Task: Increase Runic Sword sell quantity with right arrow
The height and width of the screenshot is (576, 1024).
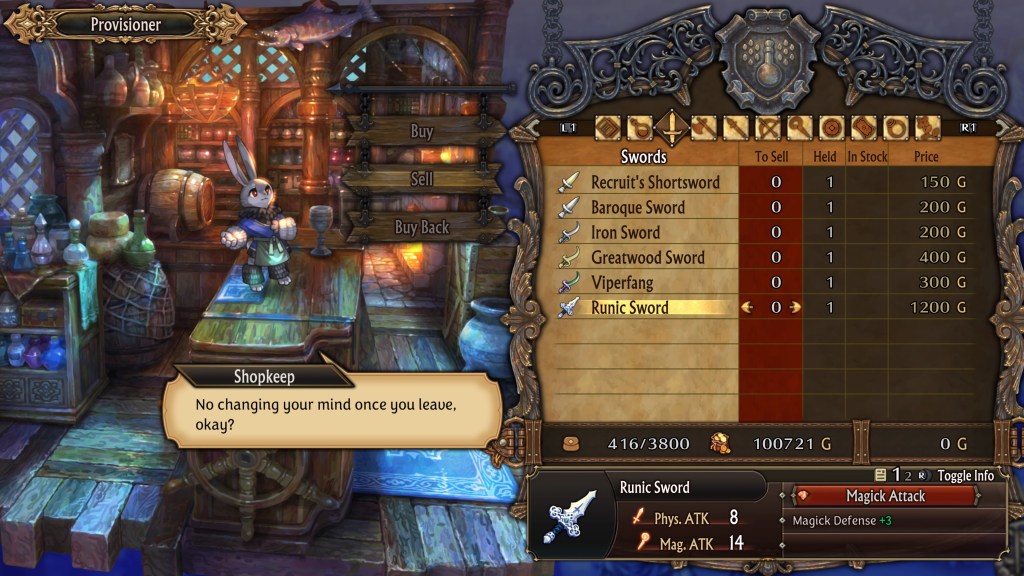Action: pos(796,307)
